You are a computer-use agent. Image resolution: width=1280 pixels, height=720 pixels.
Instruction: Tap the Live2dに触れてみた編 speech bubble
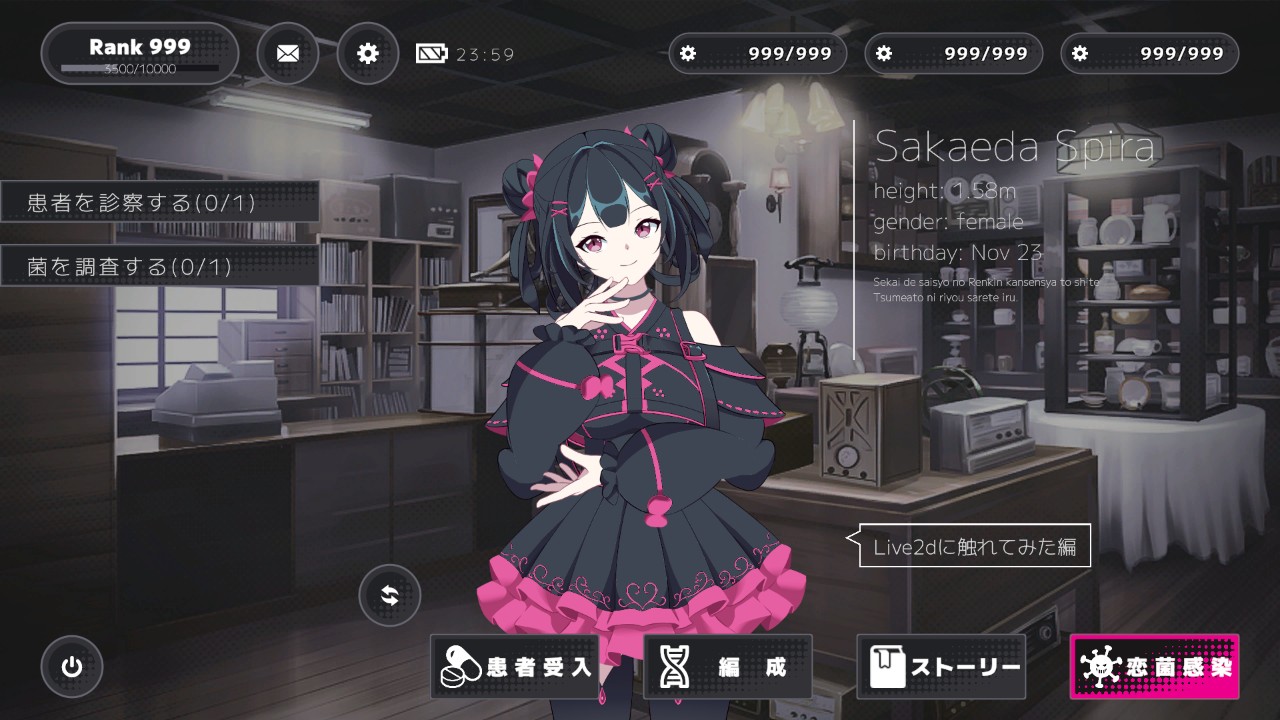(974, 547)
